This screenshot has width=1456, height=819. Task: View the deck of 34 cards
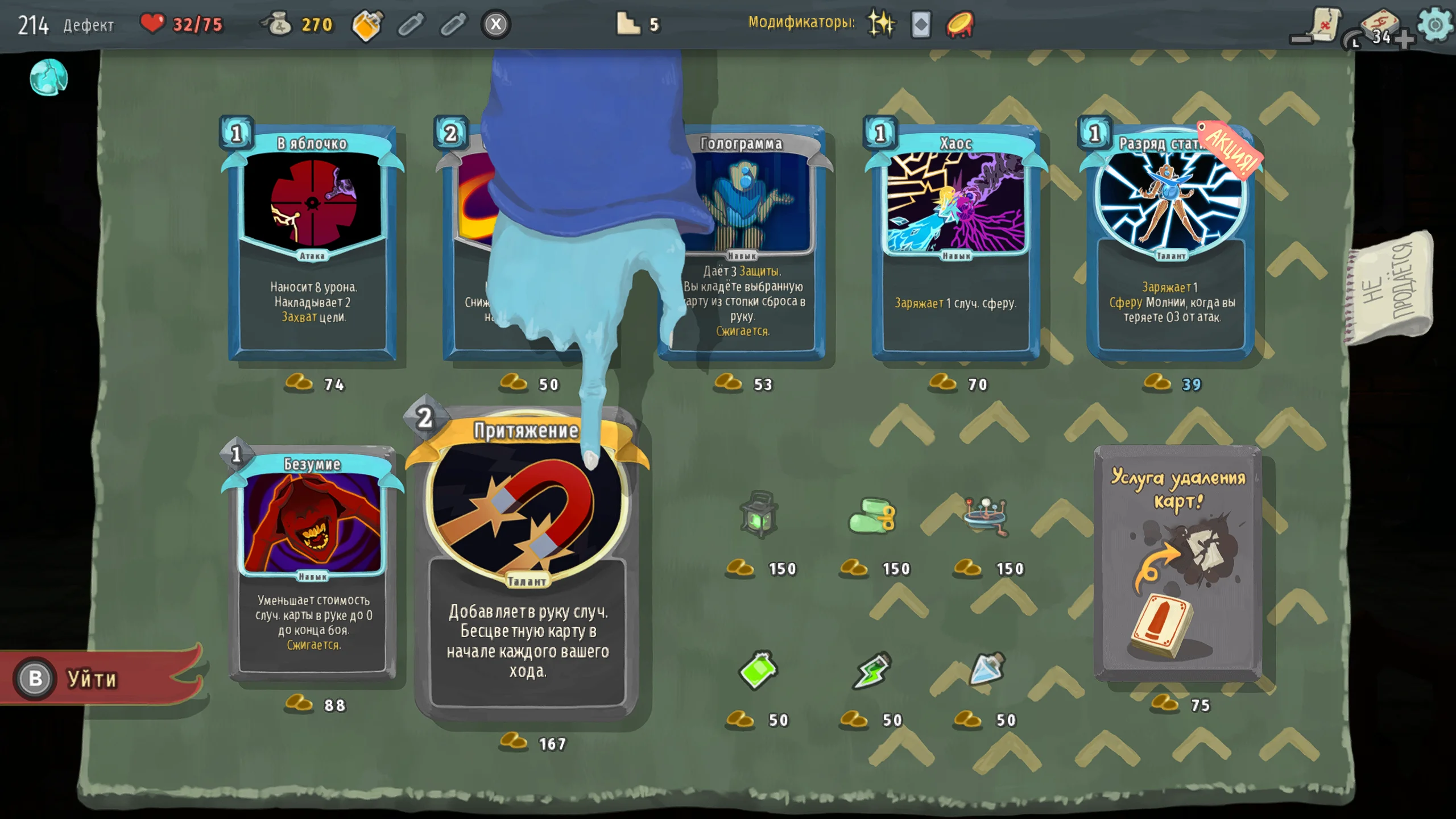pos(1380,28)
